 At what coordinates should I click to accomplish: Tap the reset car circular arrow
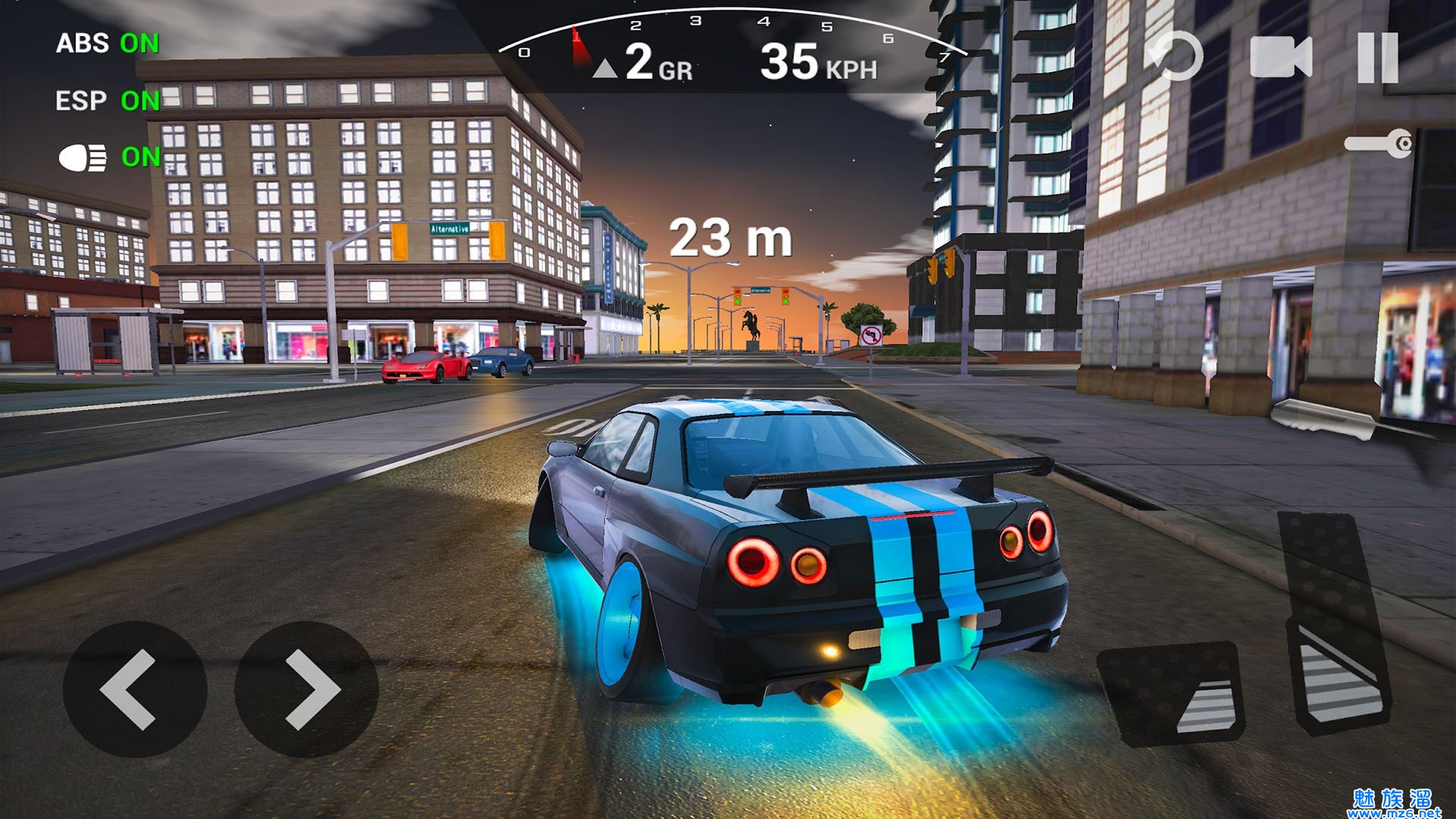1175,56
